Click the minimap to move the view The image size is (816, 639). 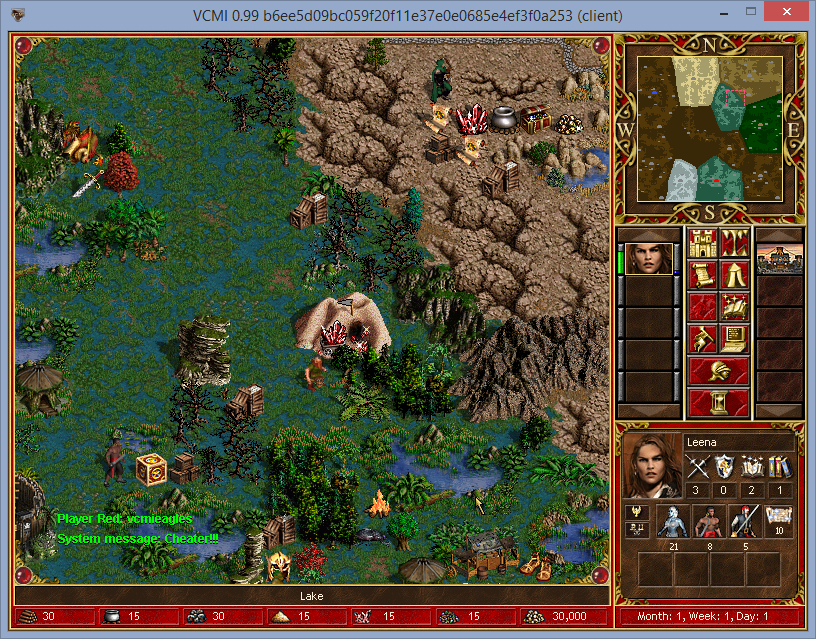point(709,126)
